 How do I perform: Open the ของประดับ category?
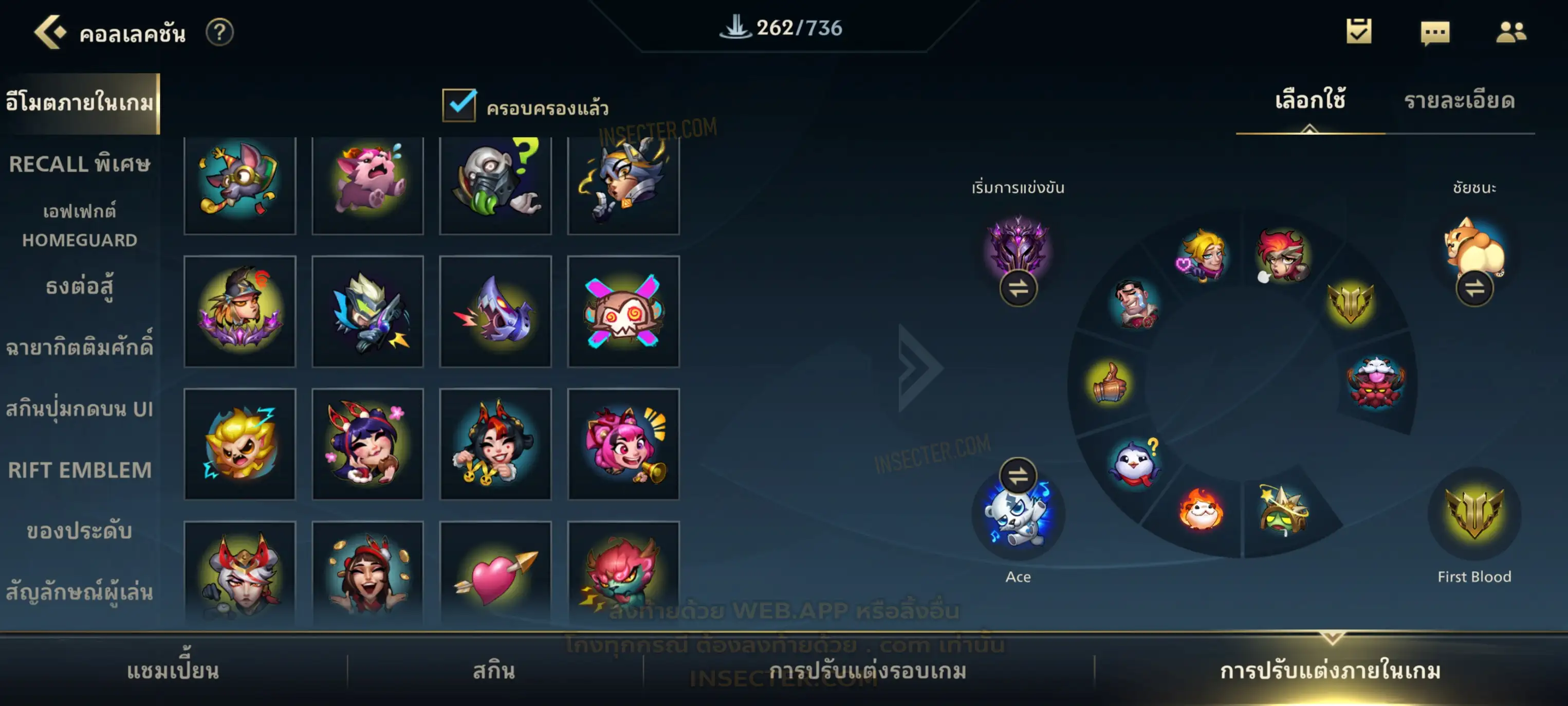pyautogui.click(x=80, y=531)
